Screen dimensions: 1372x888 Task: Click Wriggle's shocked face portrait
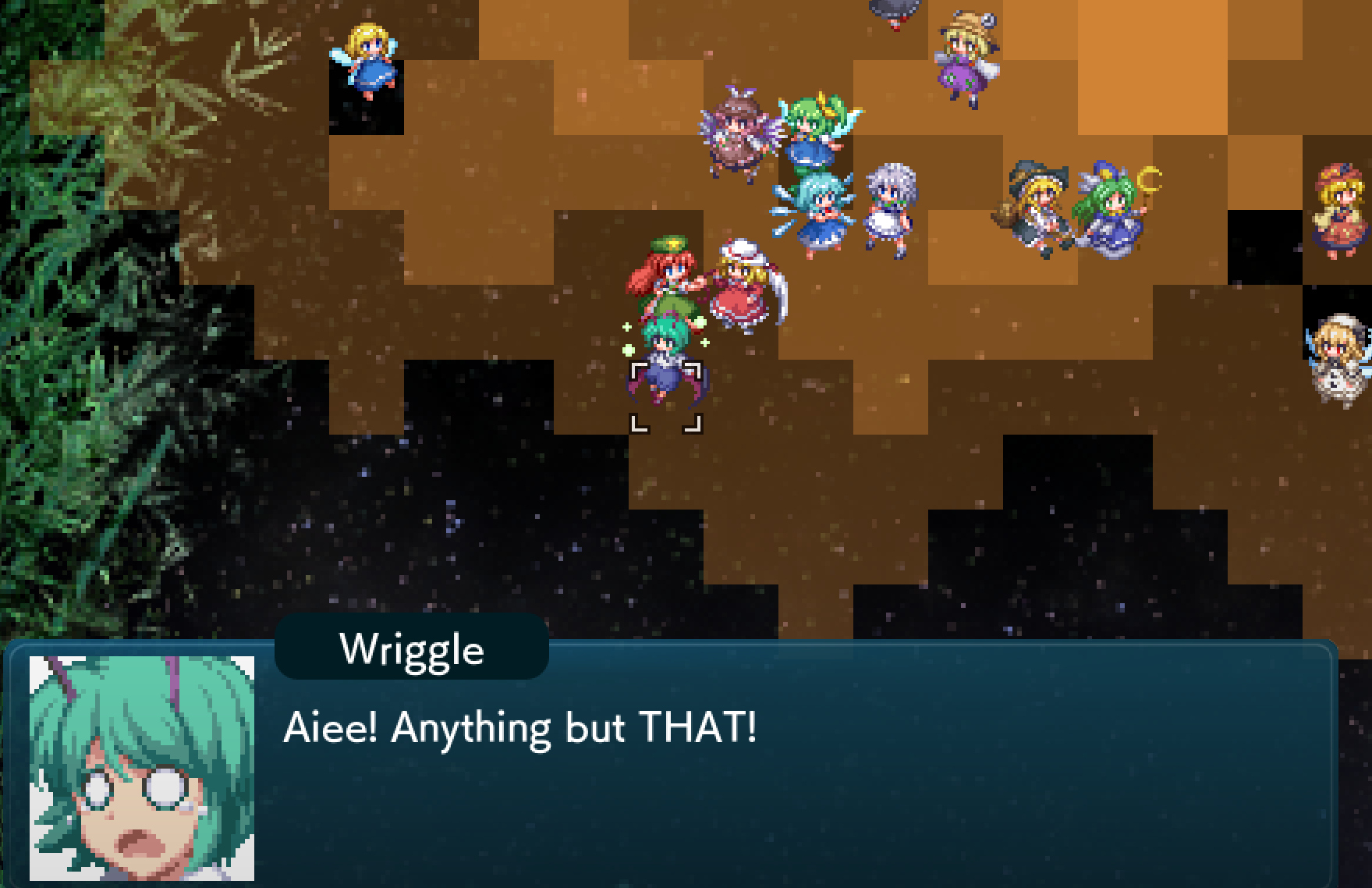pos(142,768)
